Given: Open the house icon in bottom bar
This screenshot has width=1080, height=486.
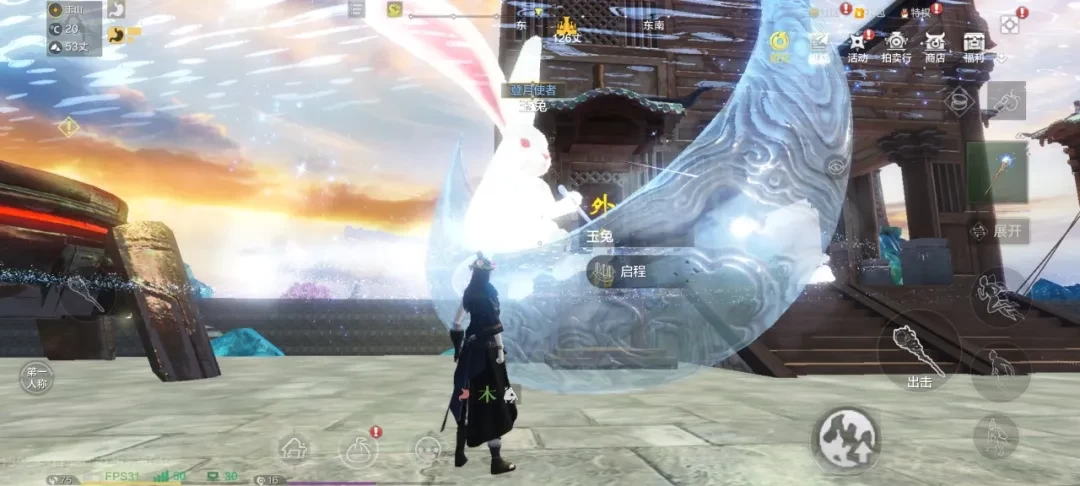Looking at the screenshot, I should click(294, 449).
